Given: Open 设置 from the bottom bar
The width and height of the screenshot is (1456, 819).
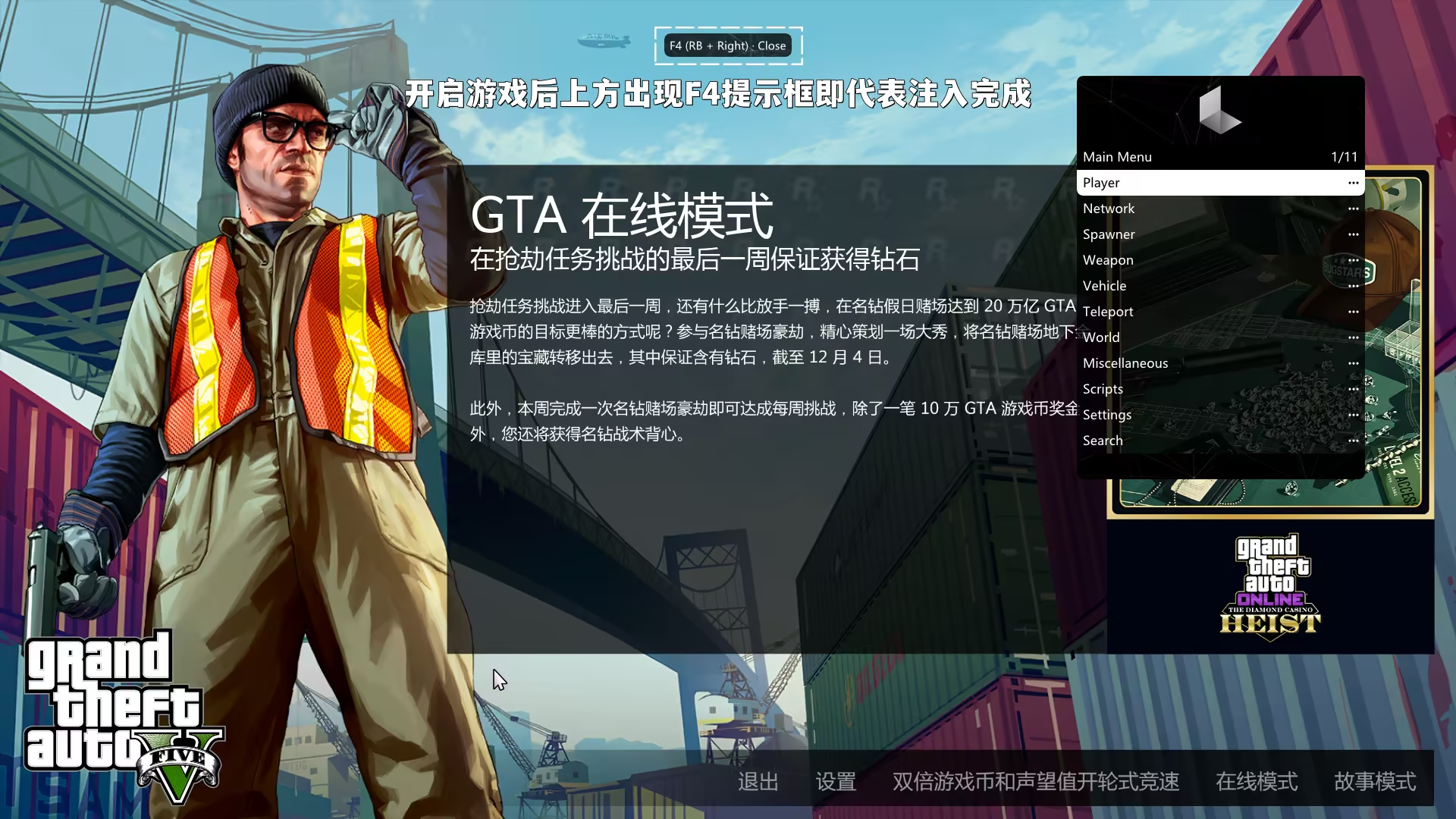Looking at the screenshot, I should [837, 782].
